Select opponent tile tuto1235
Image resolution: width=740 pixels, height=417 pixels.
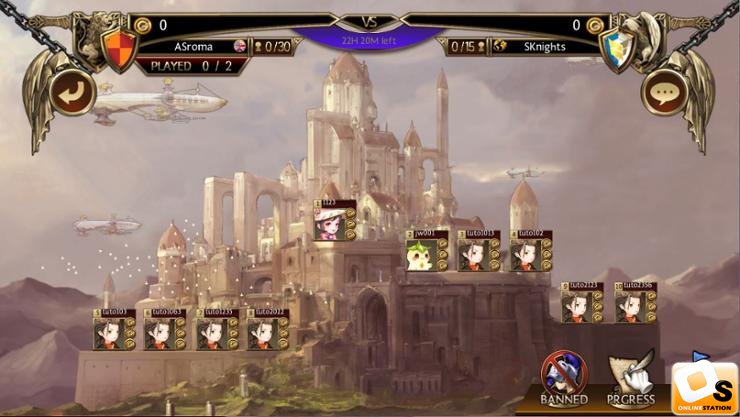216,331
